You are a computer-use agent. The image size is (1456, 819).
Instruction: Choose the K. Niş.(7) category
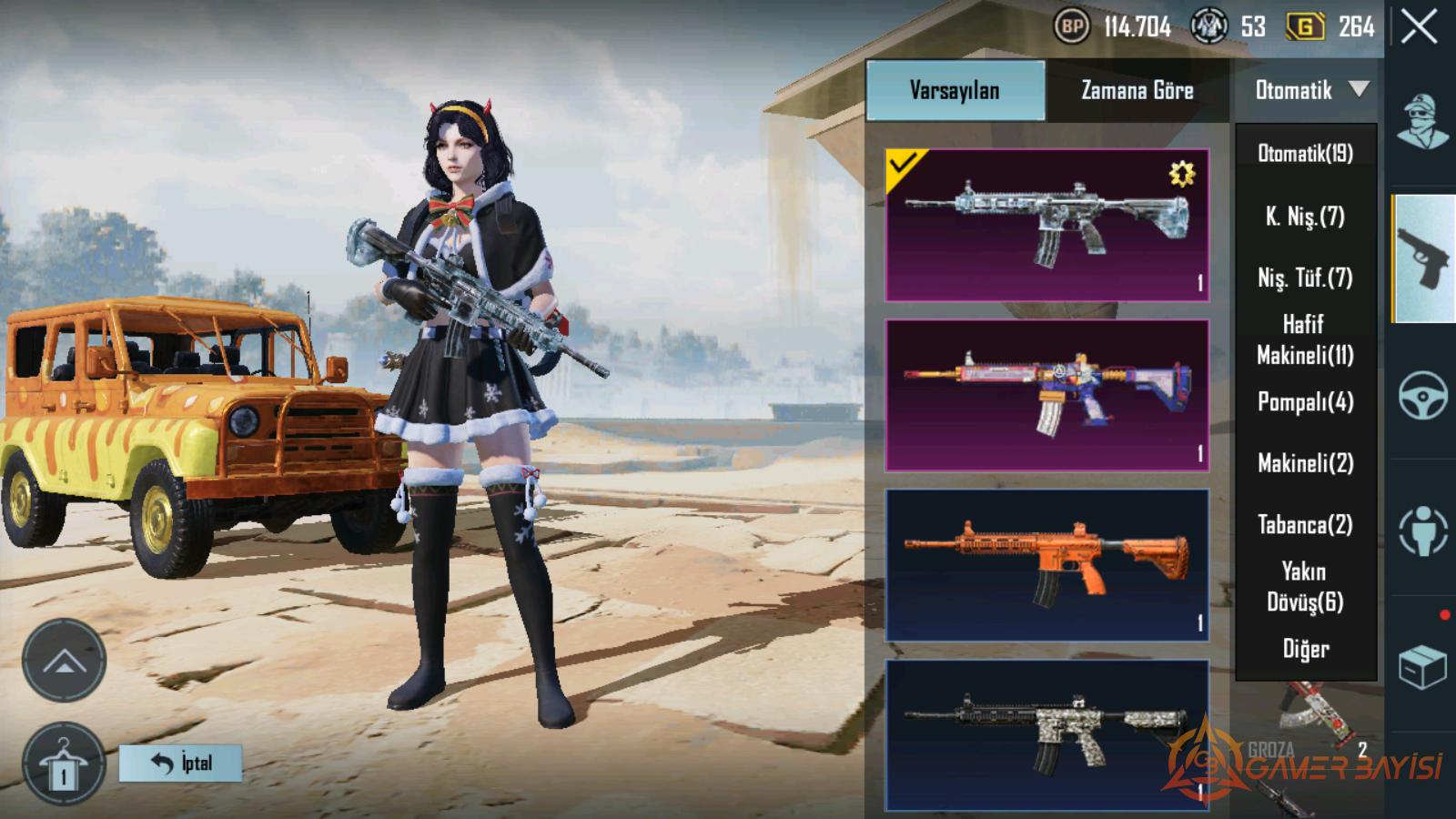point(1305,217)
